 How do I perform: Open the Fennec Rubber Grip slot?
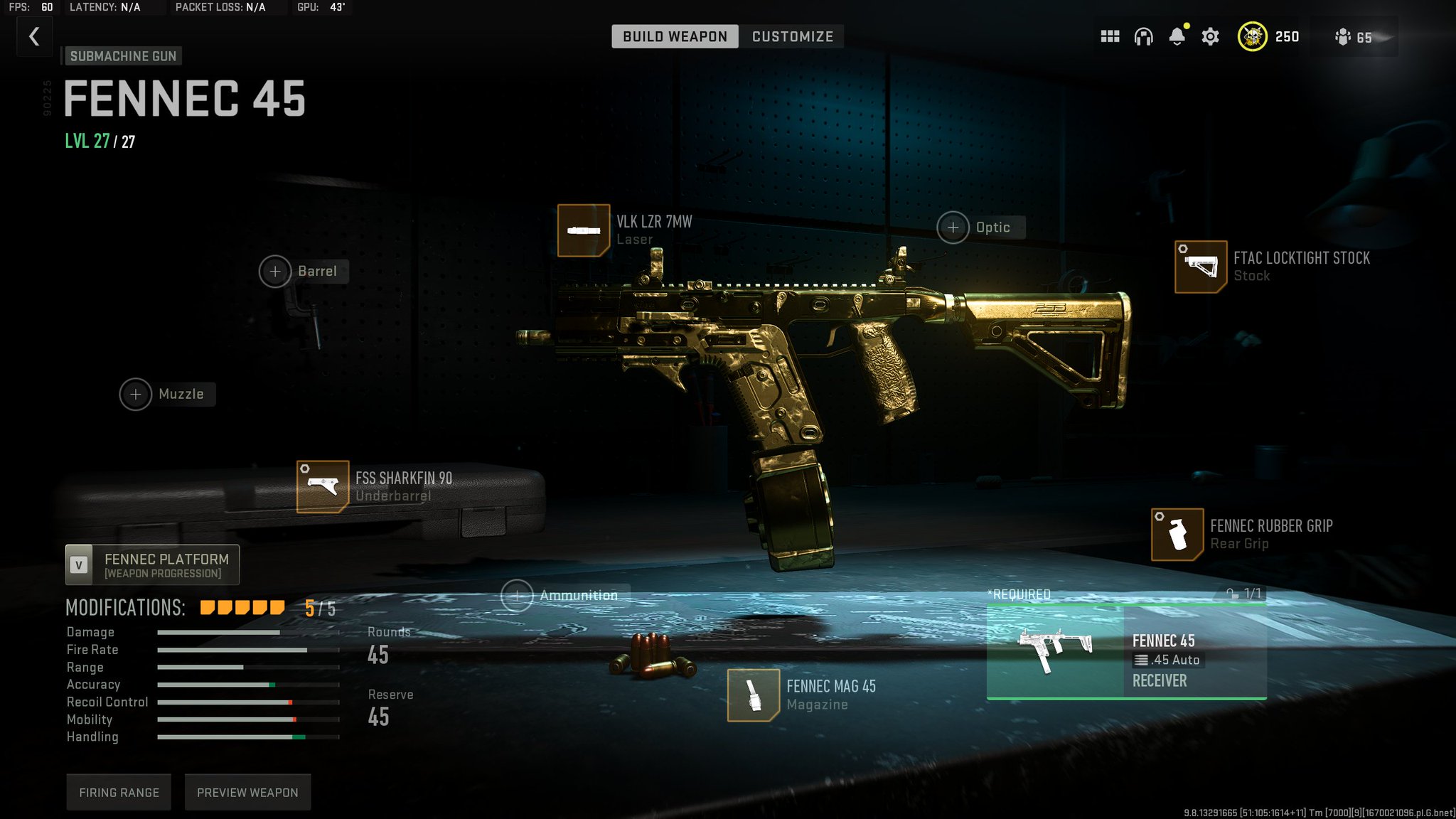coord(1177,535)
